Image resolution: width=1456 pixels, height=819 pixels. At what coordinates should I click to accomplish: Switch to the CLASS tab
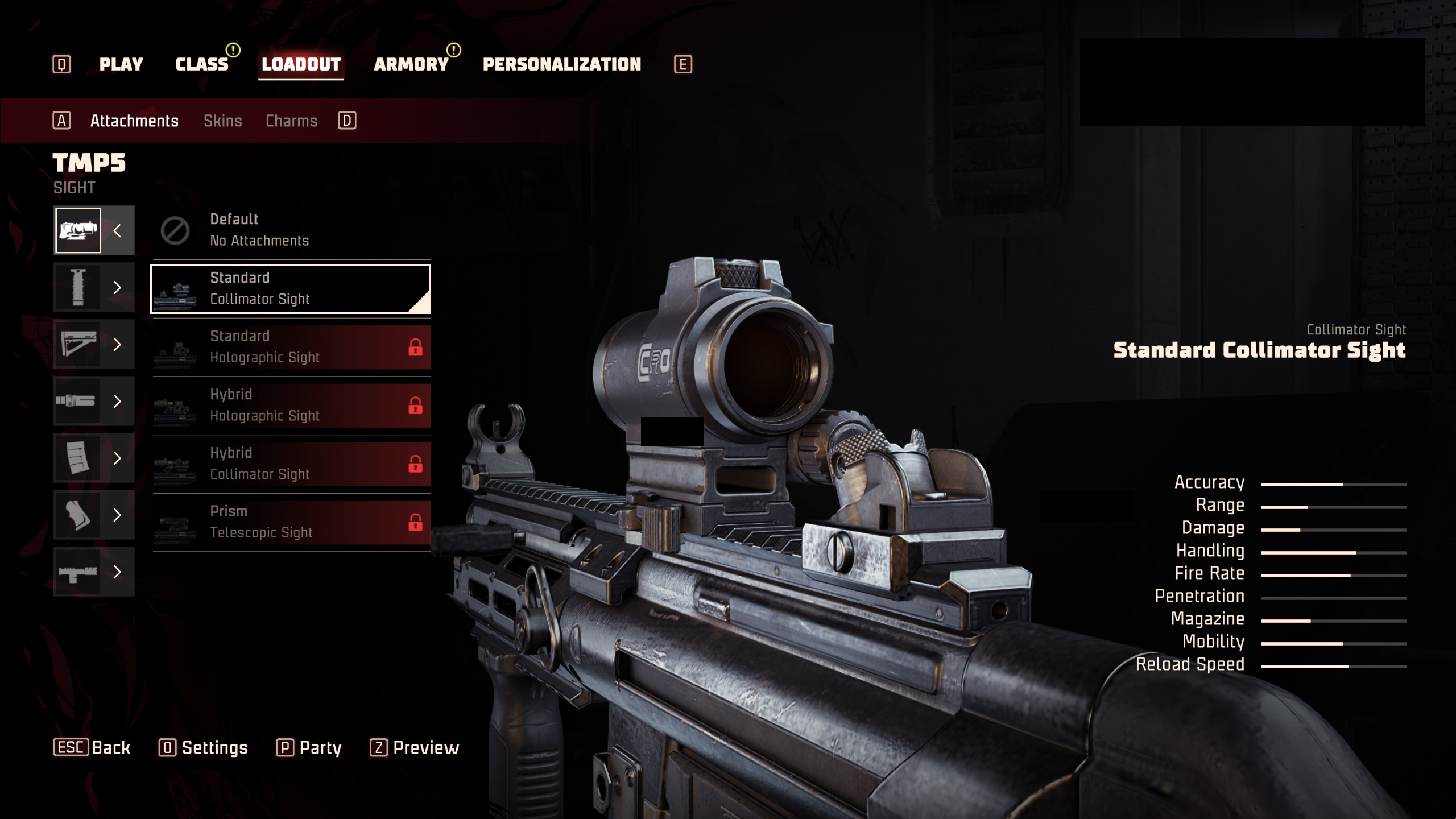(202, 64)
